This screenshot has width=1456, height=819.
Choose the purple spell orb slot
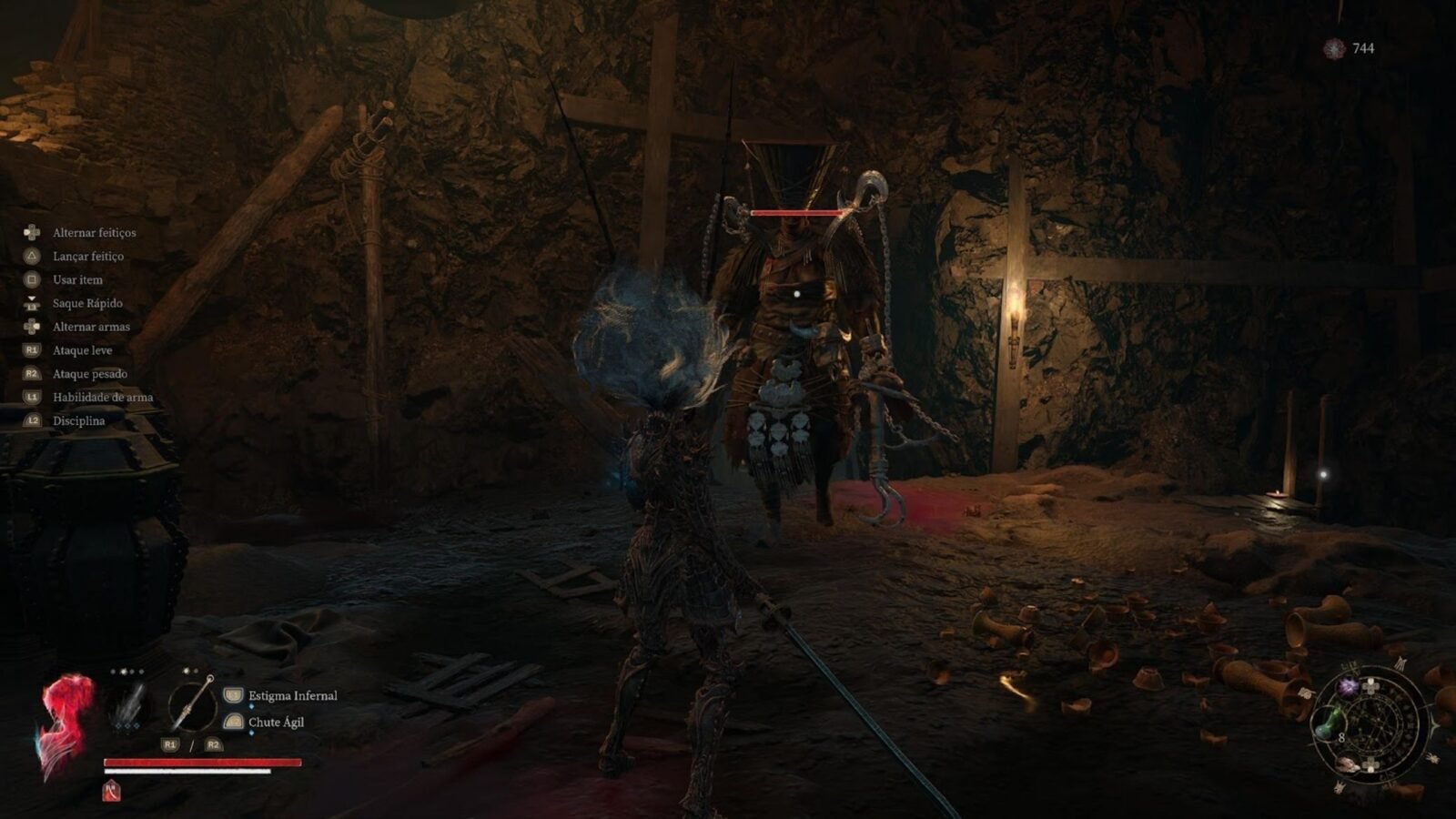pos(1349,687)
